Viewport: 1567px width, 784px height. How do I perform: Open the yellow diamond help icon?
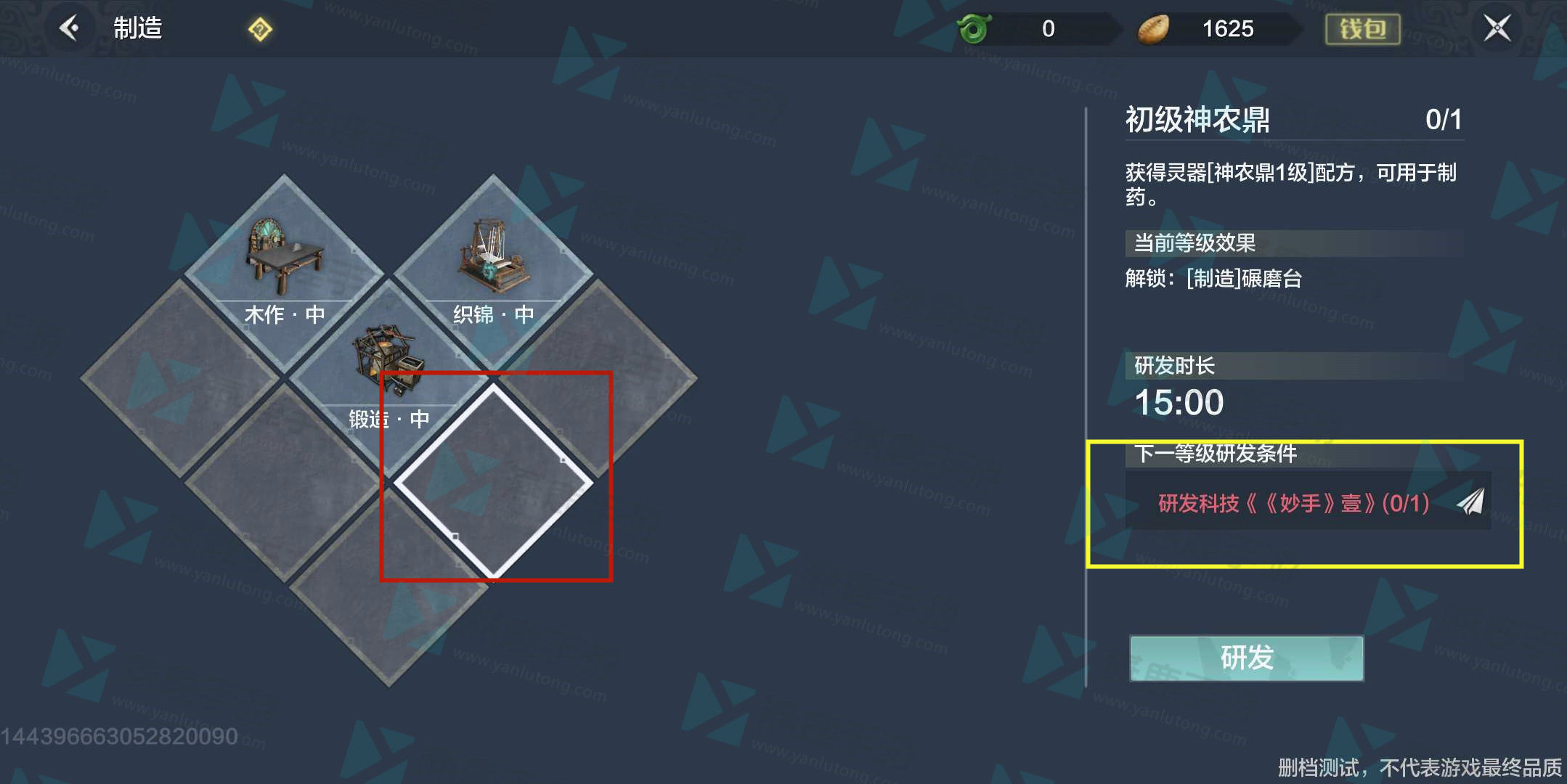pos(260,30)
